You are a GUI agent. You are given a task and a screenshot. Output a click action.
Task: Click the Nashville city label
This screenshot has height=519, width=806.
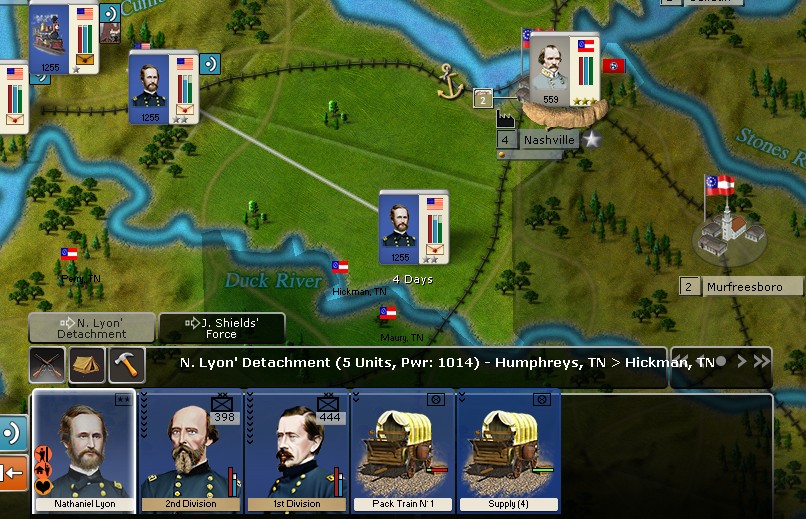pyautogui.click(x=549, y=140)
